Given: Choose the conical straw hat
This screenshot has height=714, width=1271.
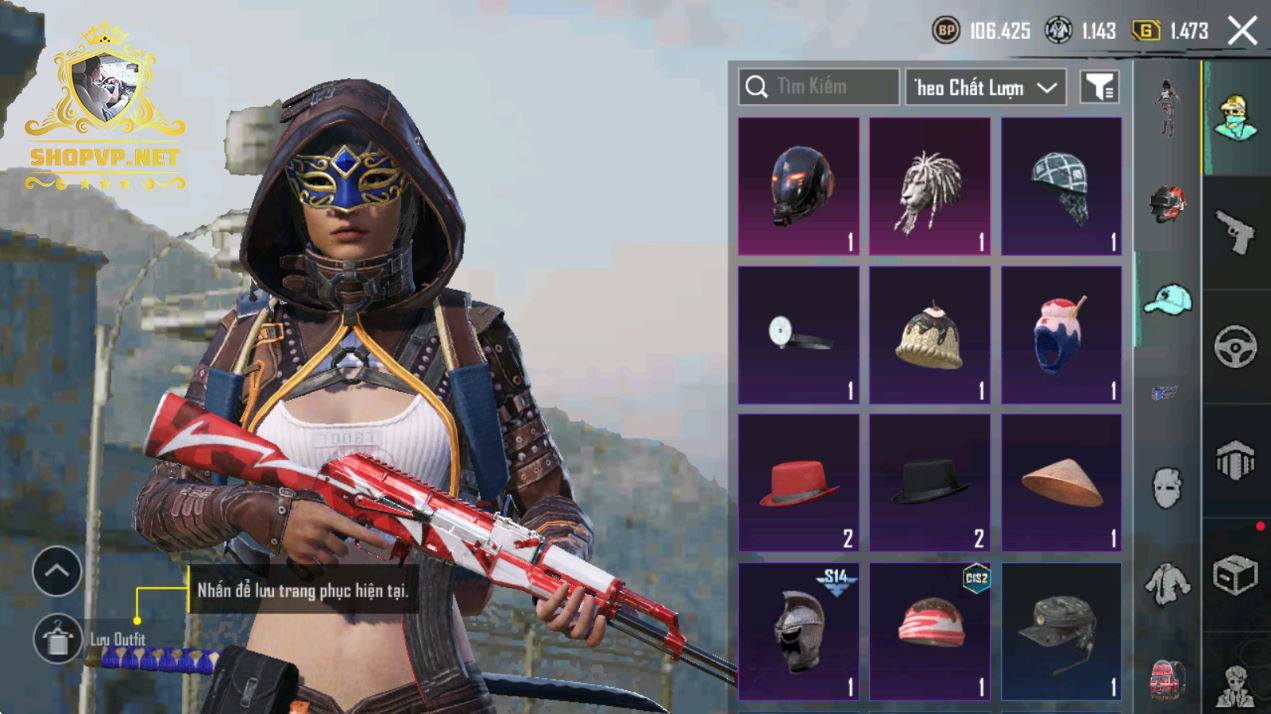Looking at the screenshot, I should click(x=1061, y=483).
